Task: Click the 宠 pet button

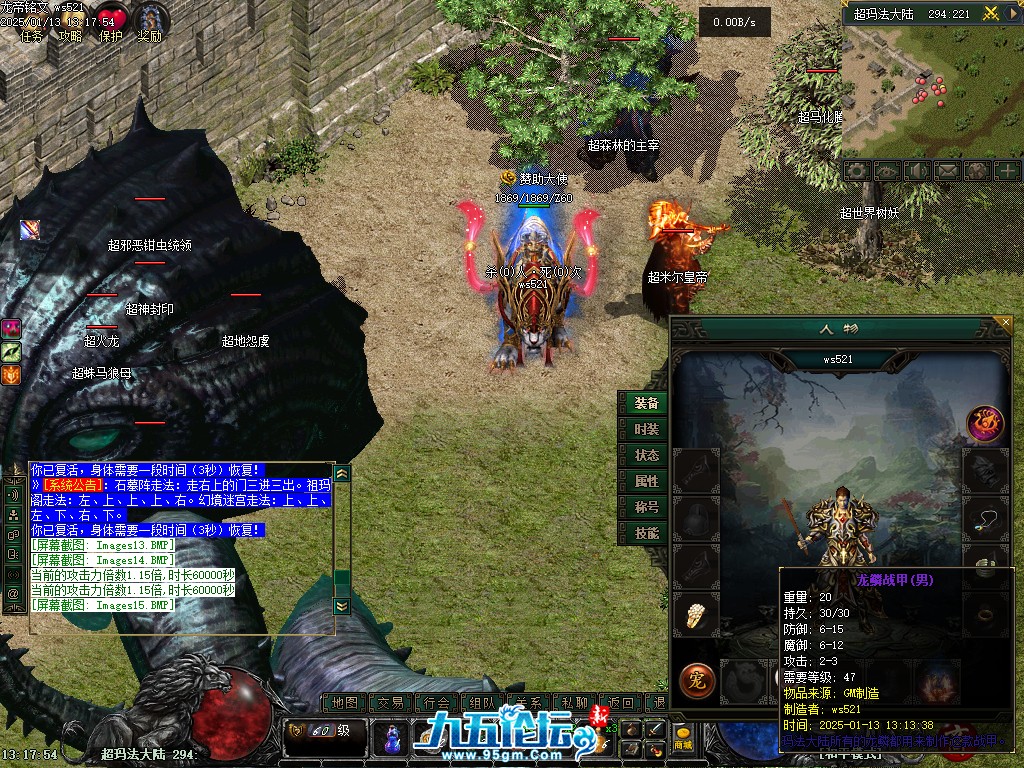Action: click(697, 680)
